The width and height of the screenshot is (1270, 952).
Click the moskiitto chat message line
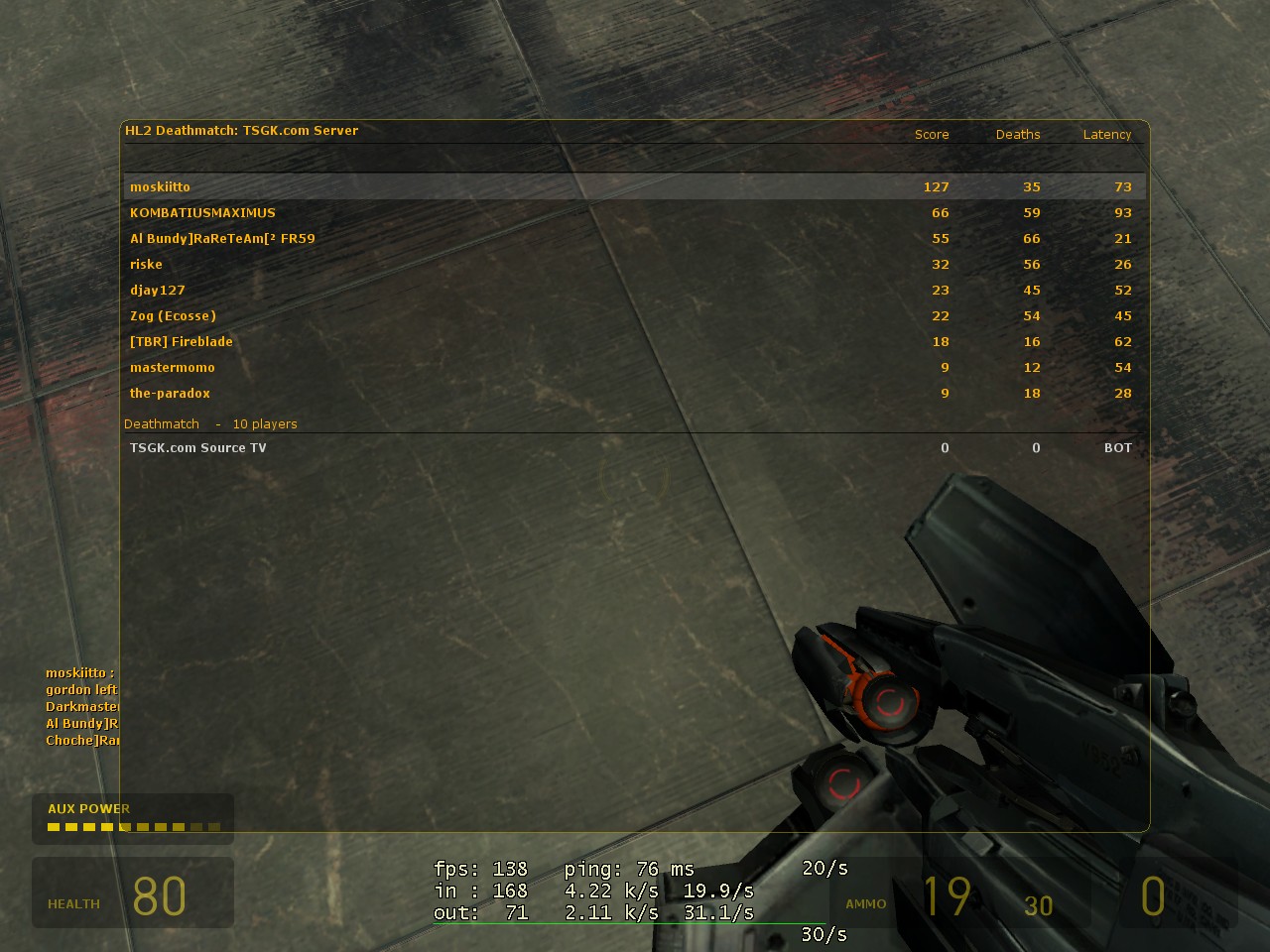79,672
